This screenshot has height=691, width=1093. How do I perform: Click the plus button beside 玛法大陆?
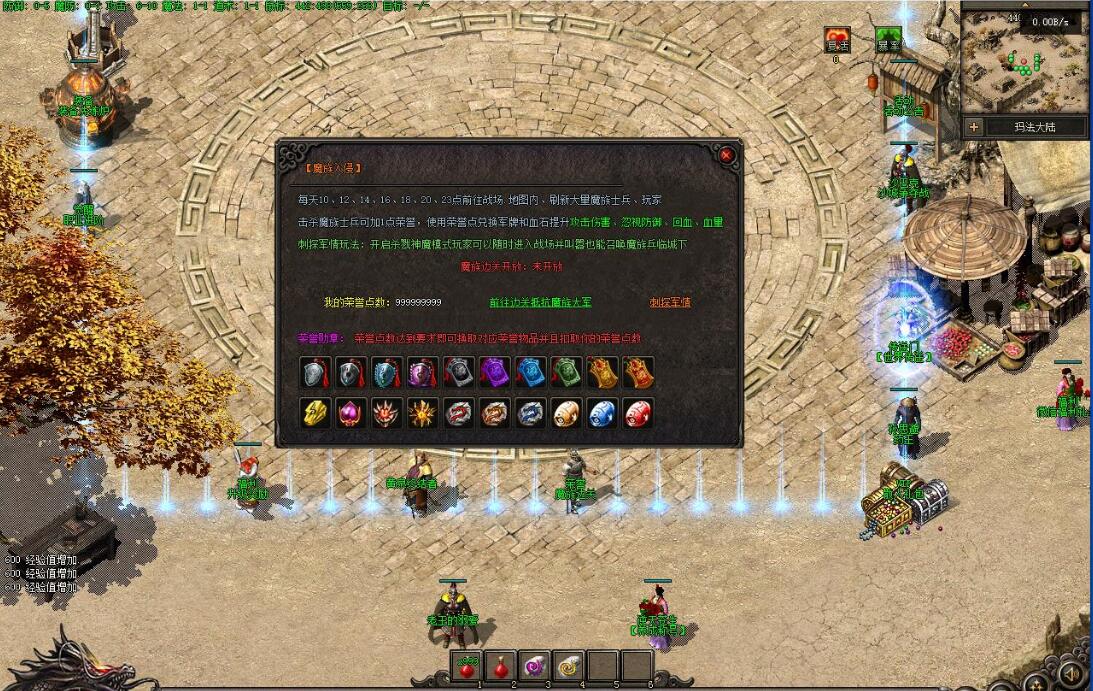974,127
